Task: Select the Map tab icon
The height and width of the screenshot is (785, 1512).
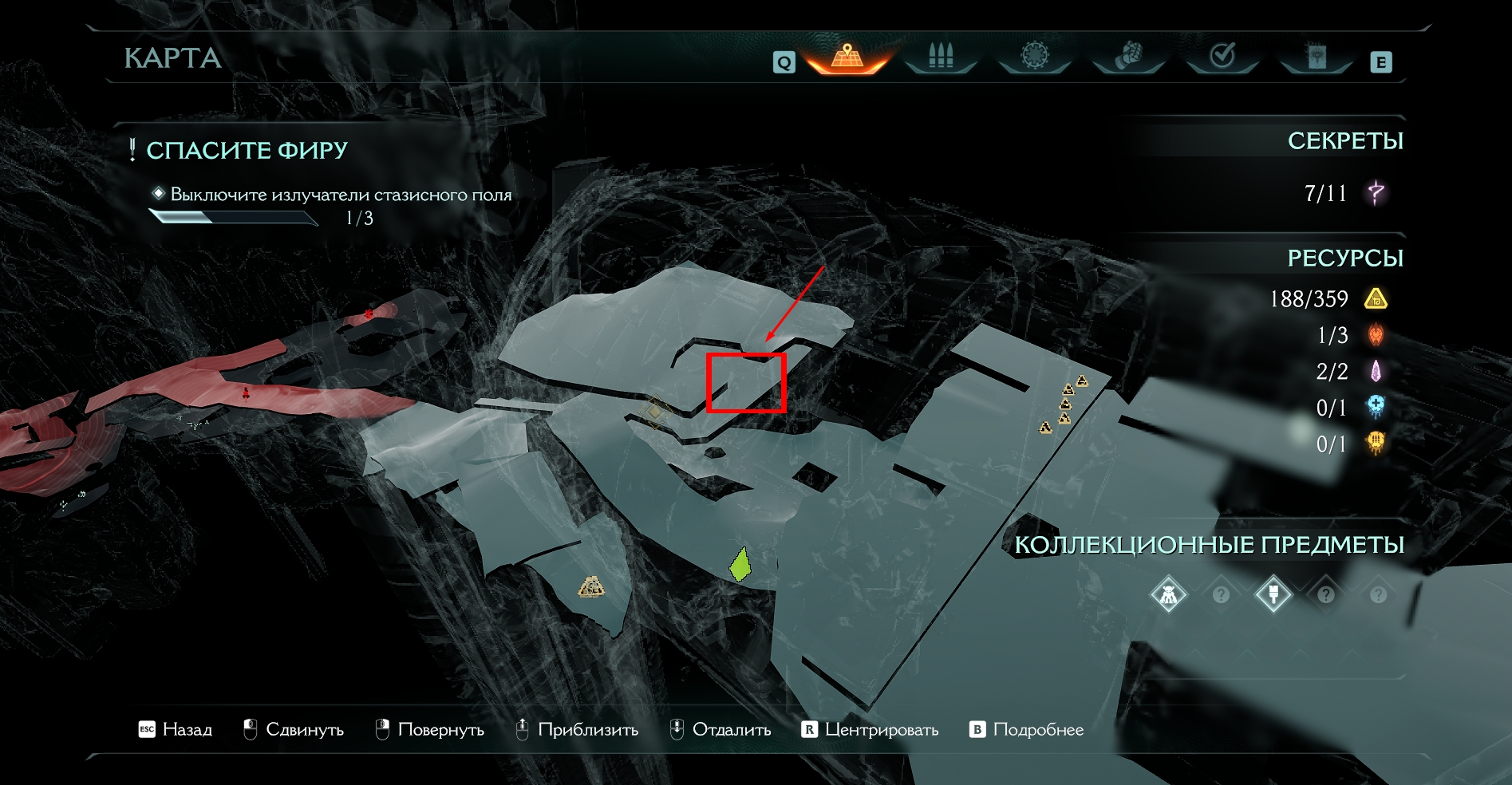Action: tap(847, 57)
